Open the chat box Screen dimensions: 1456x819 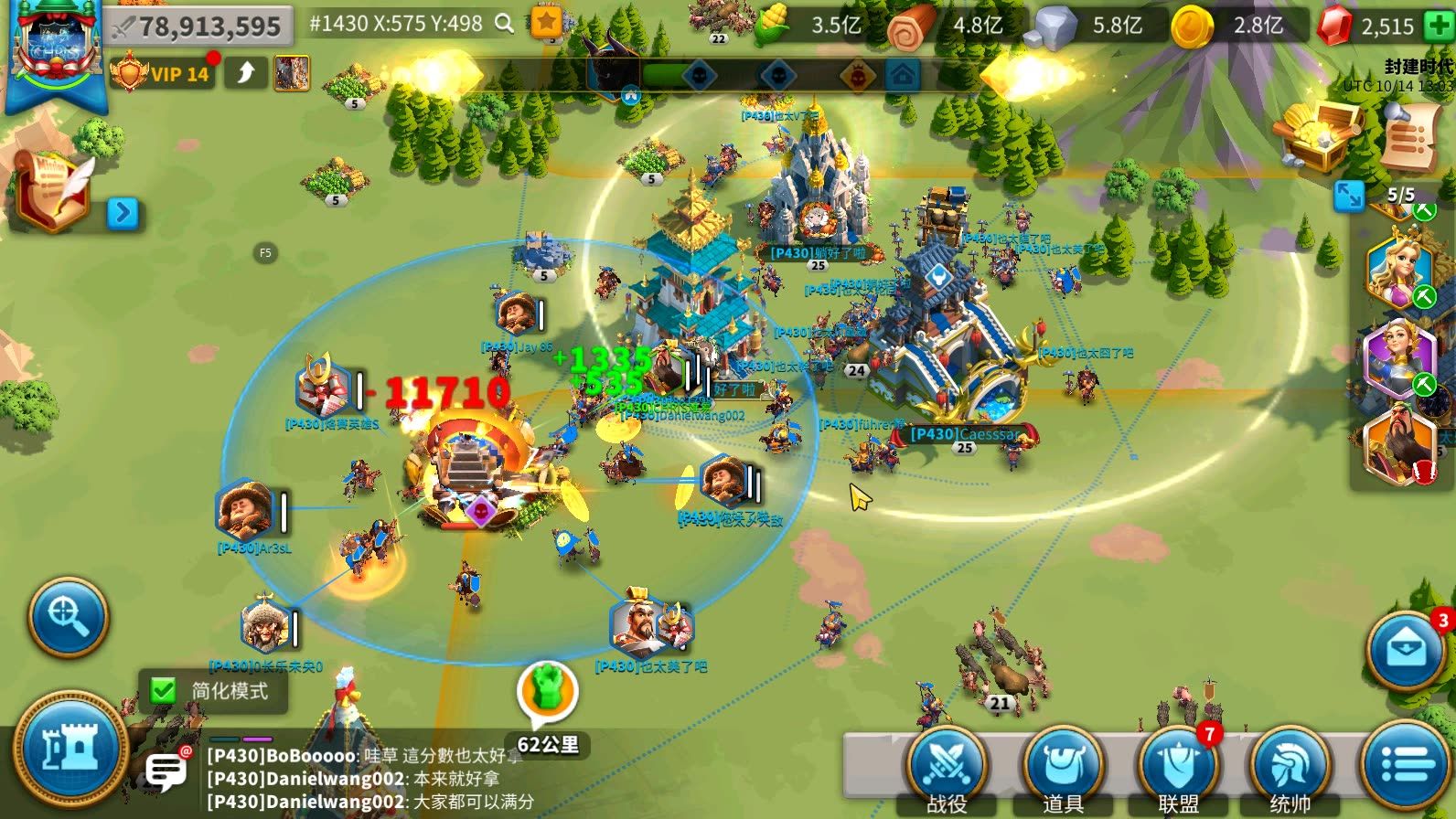click(166, 772)
